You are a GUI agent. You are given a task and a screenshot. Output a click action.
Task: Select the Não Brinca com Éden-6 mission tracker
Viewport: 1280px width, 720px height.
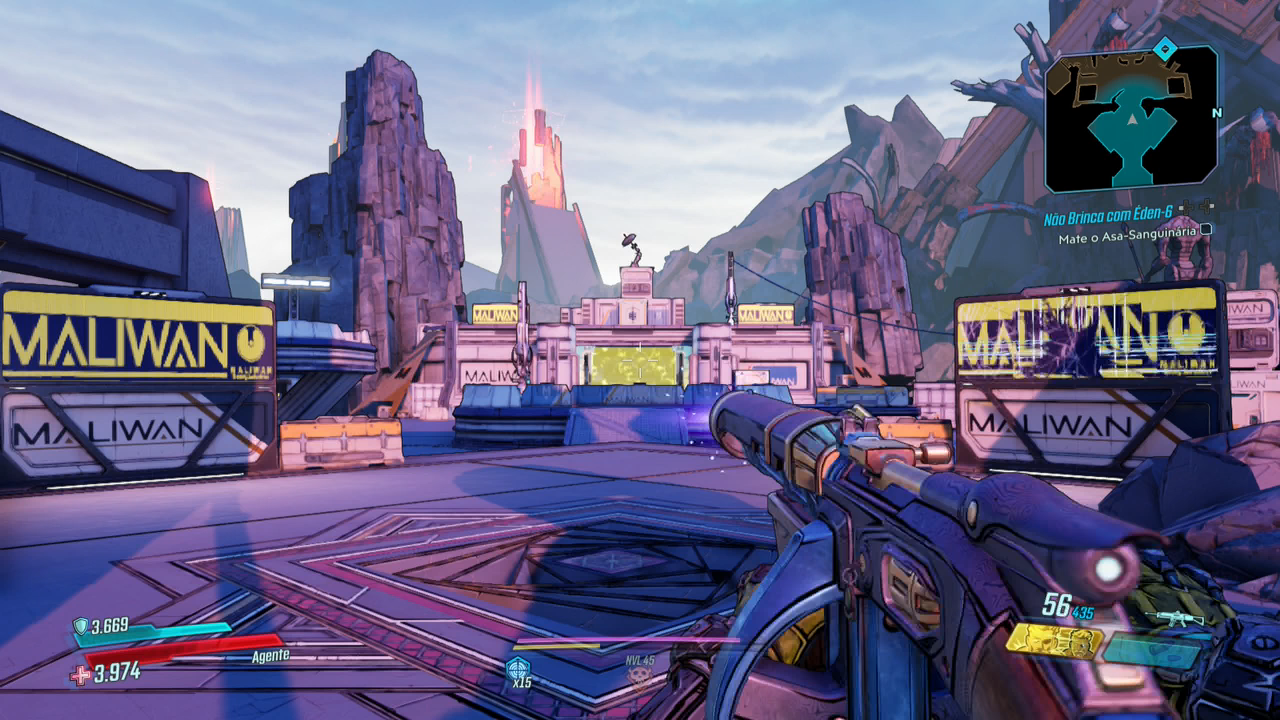tap(1110, 218)
